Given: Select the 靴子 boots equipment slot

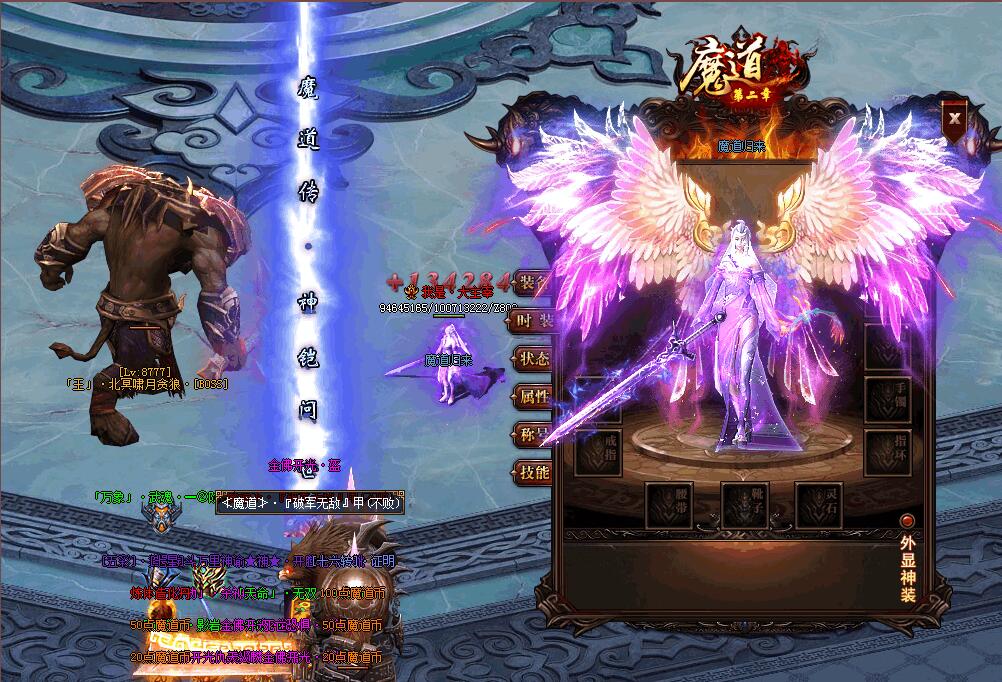Looking at the screenshot, I should [x=745, y=505].
